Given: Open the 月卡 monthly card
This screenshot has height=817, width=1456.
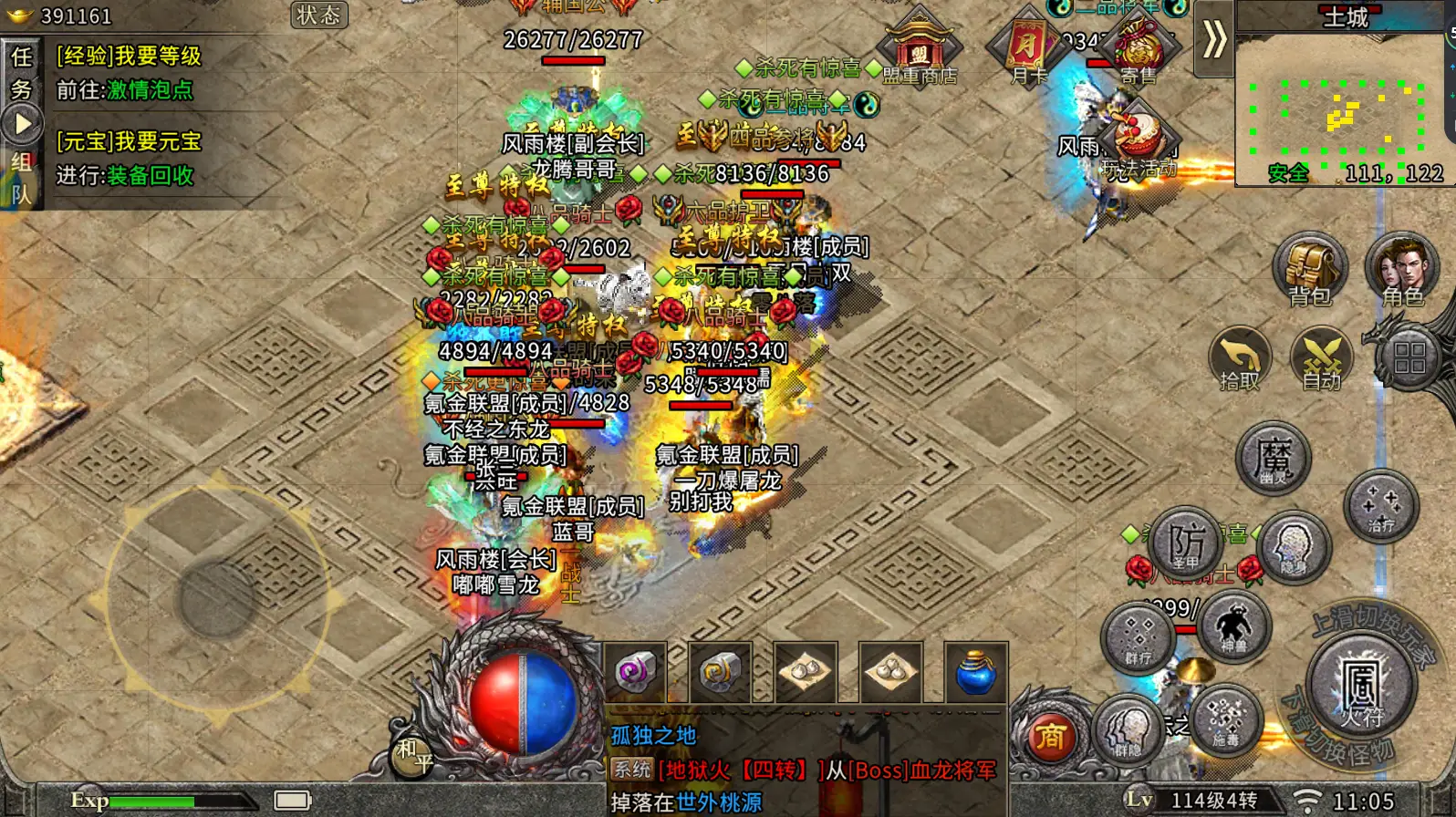Looking at the screenshot, I should click(1029, 49).
